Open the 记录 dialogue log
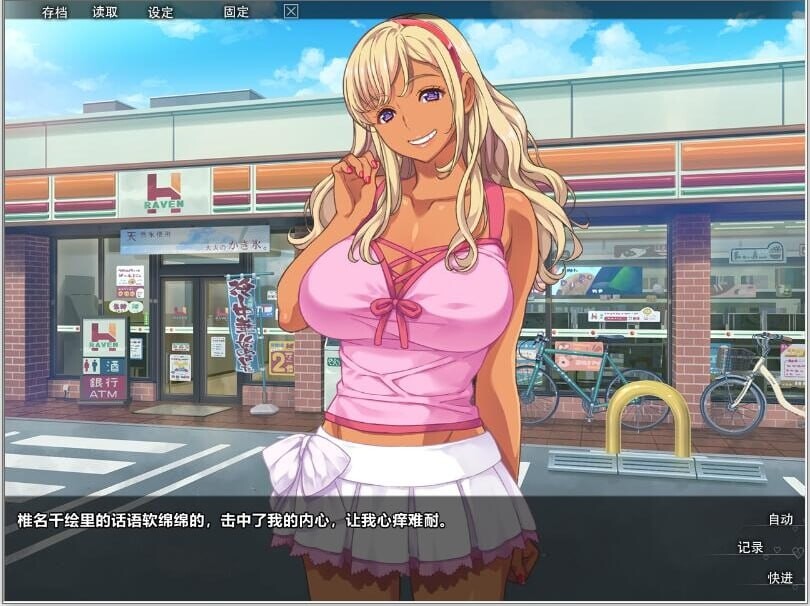810x606 pixels. [750, 547]
